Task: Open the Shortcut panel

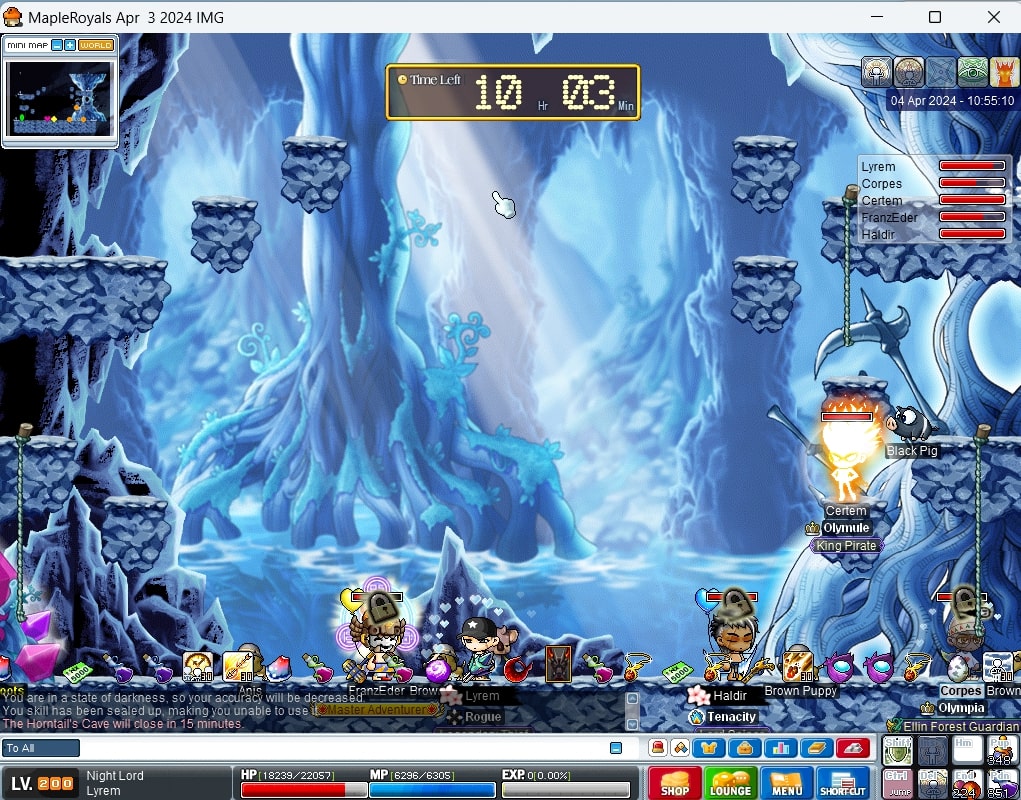Action: (843, 782)
